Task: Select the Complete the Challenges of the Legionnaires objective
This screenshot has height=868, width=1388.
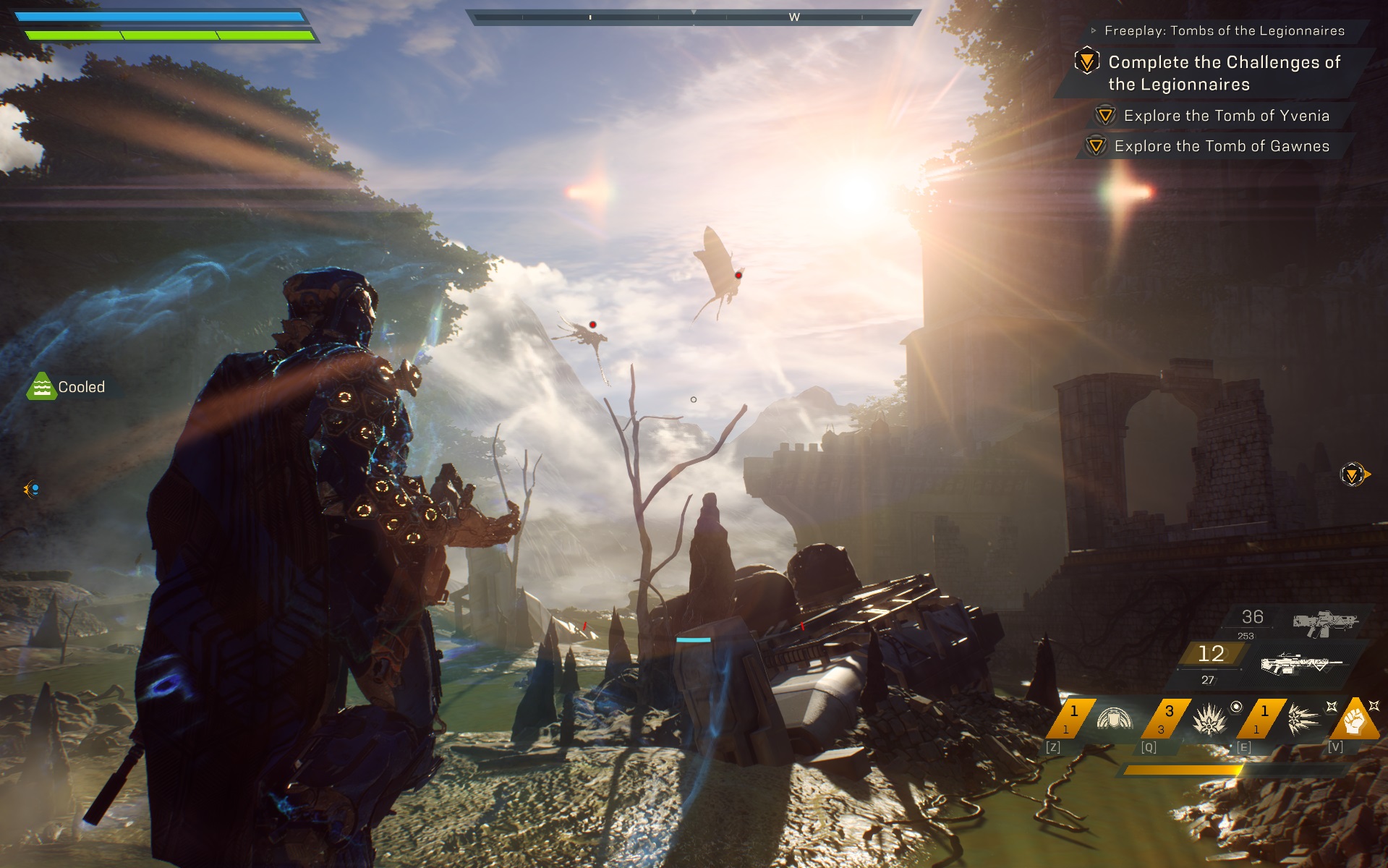Action: point(1224,73)
